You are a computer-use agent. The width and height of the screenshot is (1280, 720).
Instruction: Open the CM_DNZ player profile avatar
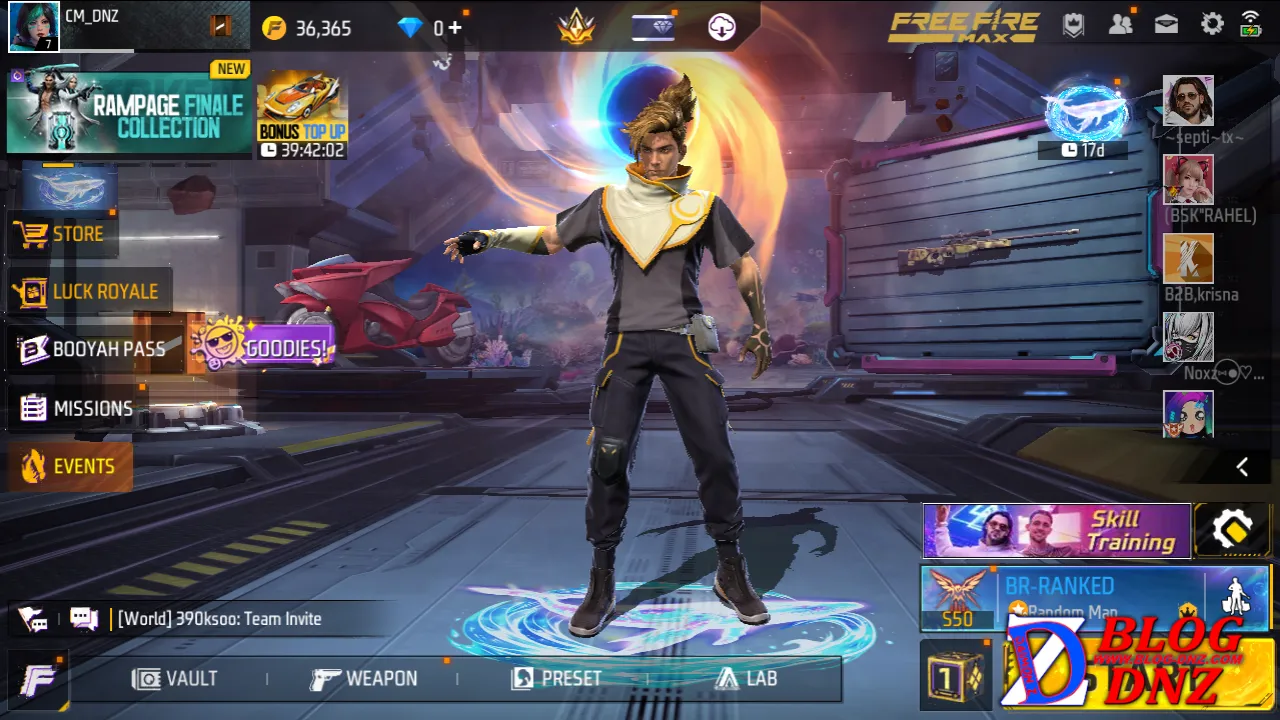pyautogui.click(x=34, y=27)
